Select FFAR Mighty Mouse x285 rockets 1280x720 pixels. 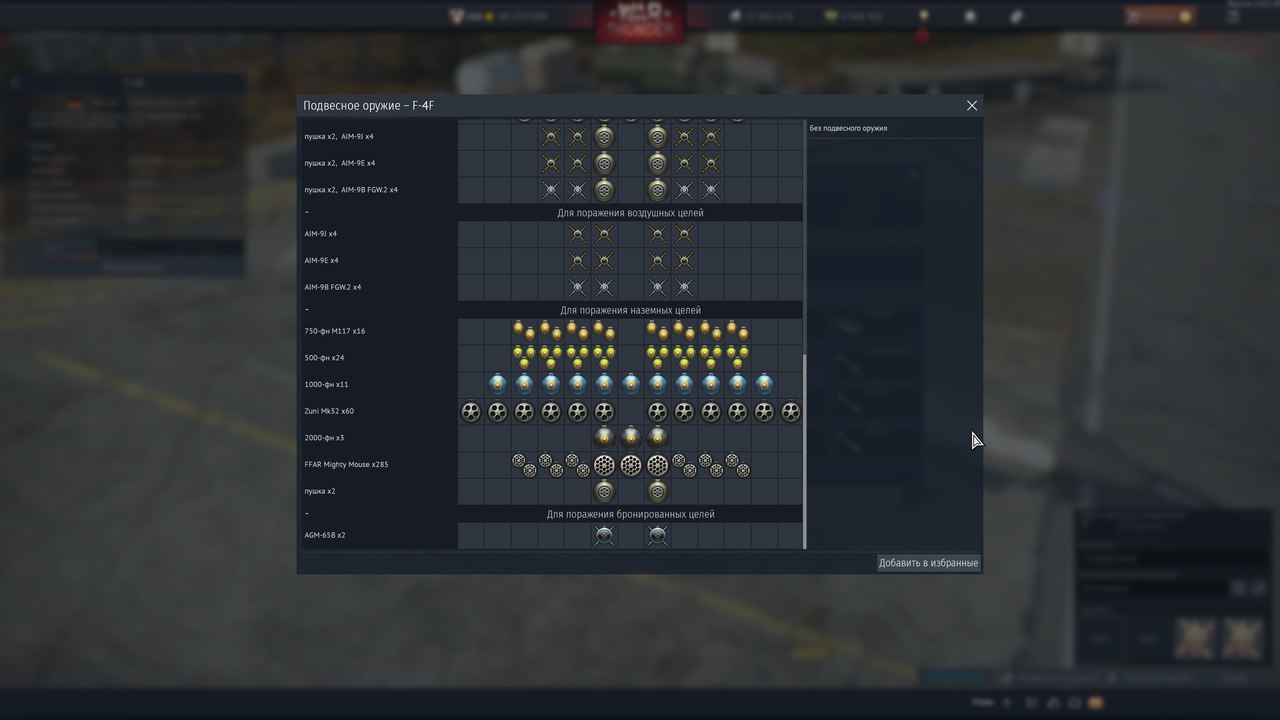point(346,465)
